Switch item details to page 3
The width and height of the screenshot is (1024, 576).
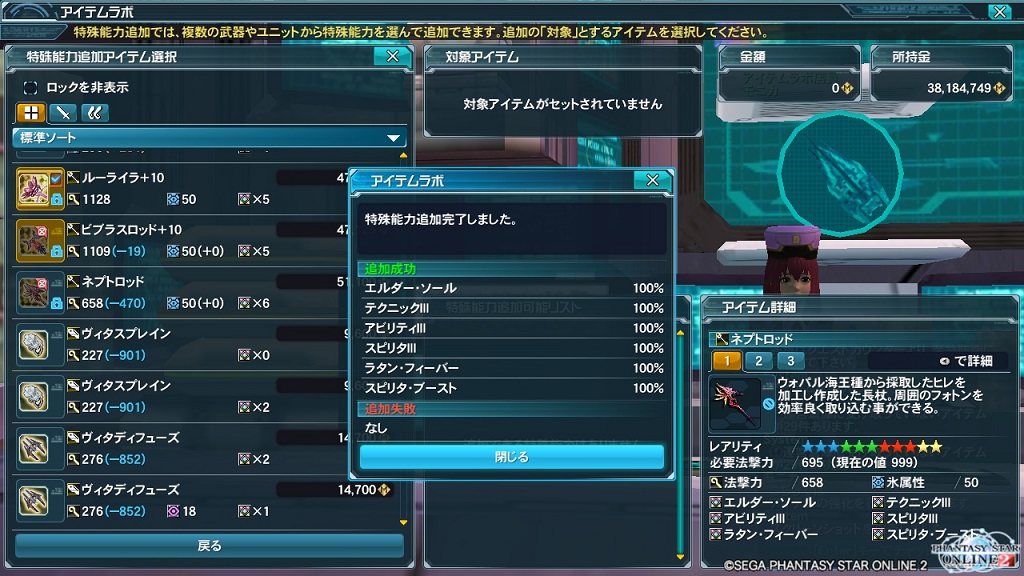point(790,361)
